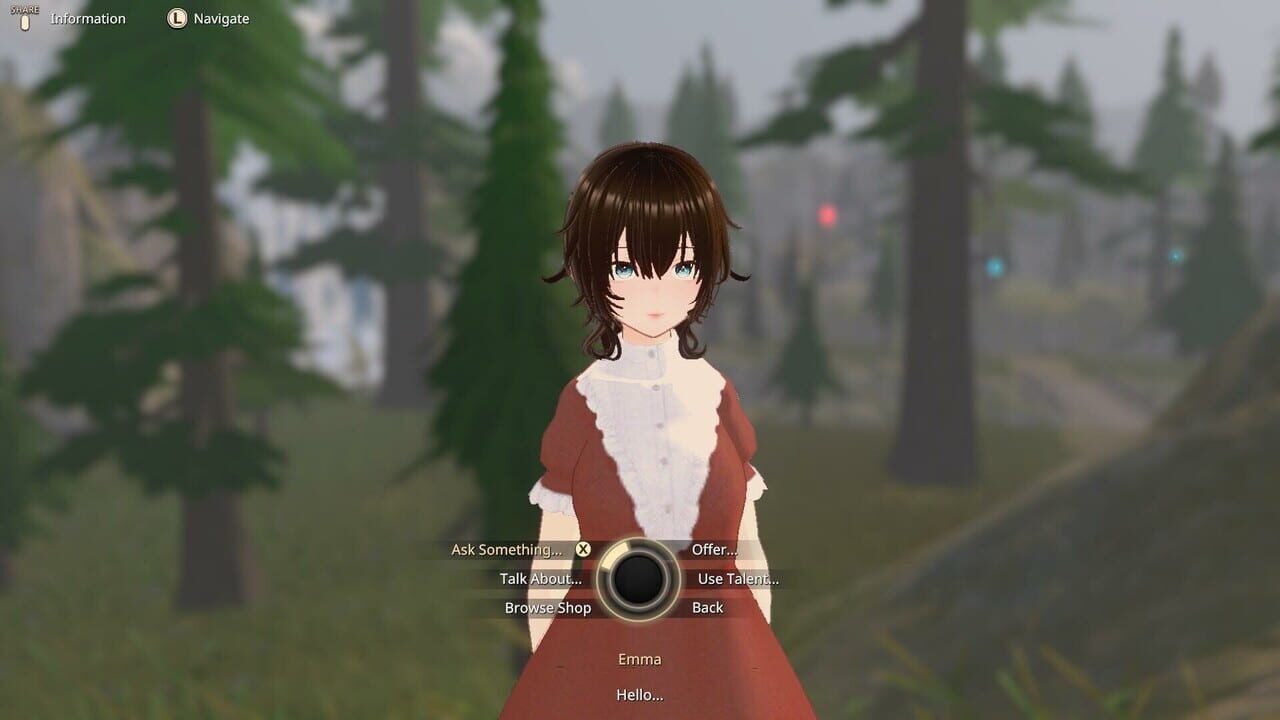Click the Navigate label at the top

point(221,18)
